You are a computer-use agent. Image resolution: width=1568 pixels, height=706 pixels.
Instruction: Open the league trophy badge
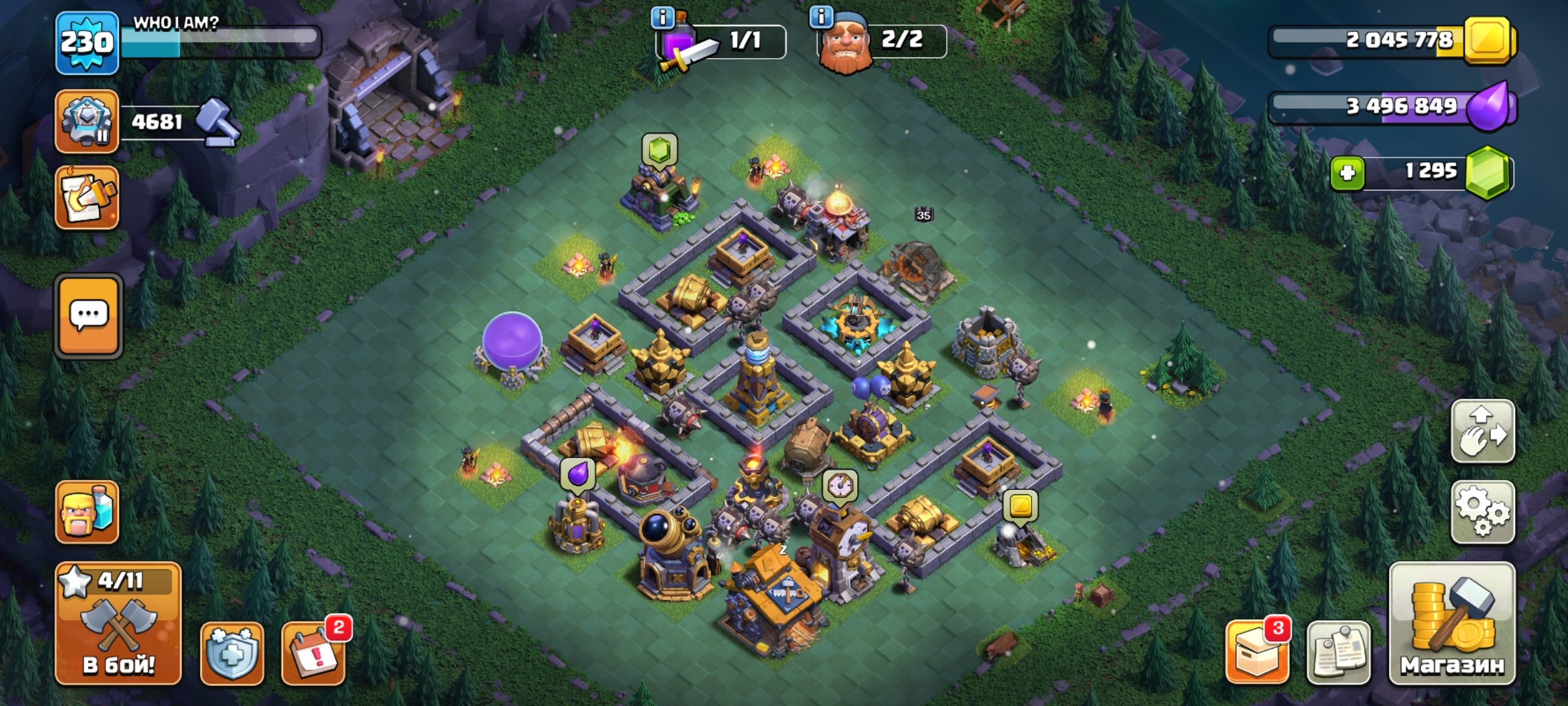point(87,122)
